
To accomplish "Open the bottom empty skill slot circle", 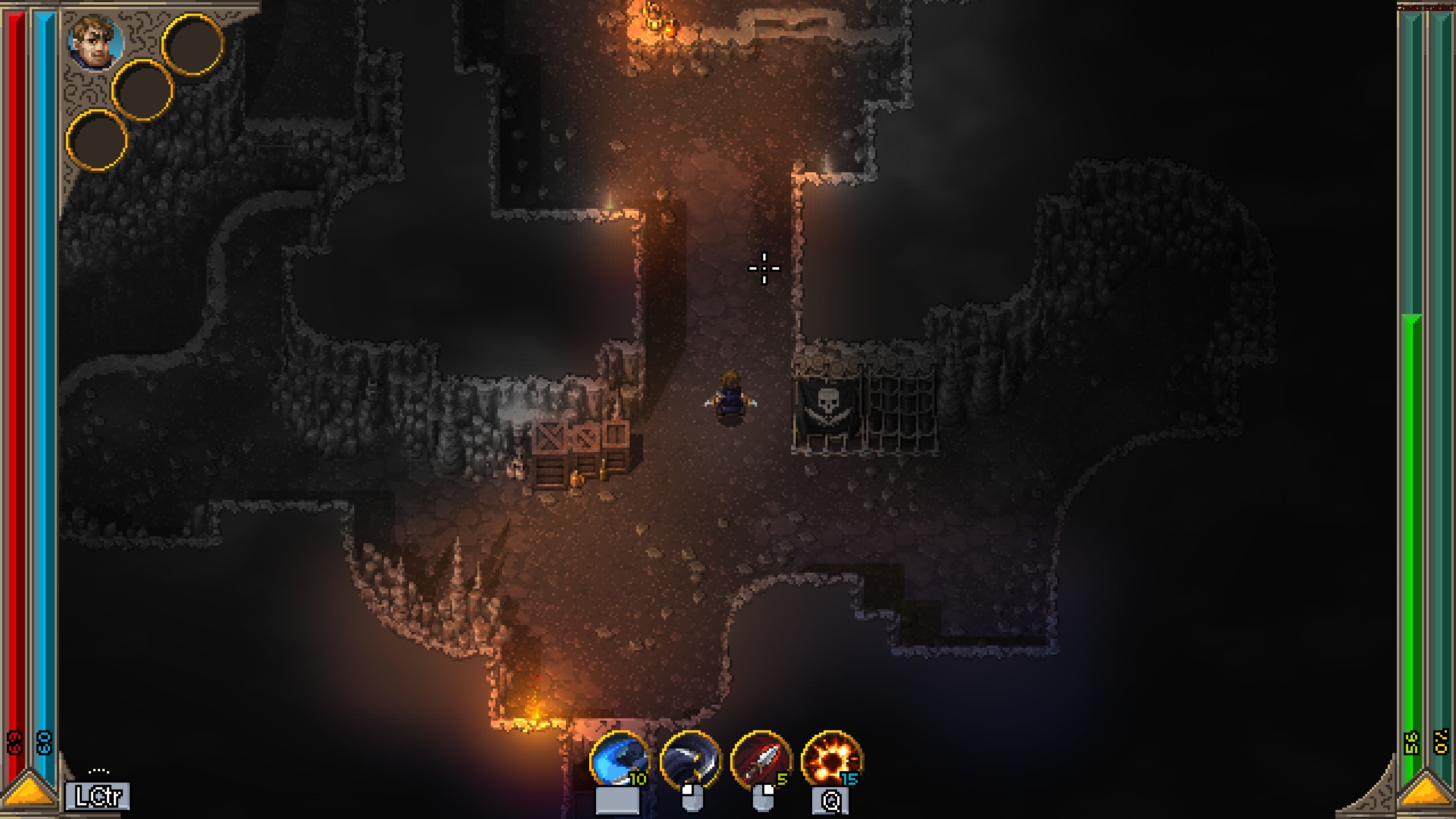I will pos(98,139).
